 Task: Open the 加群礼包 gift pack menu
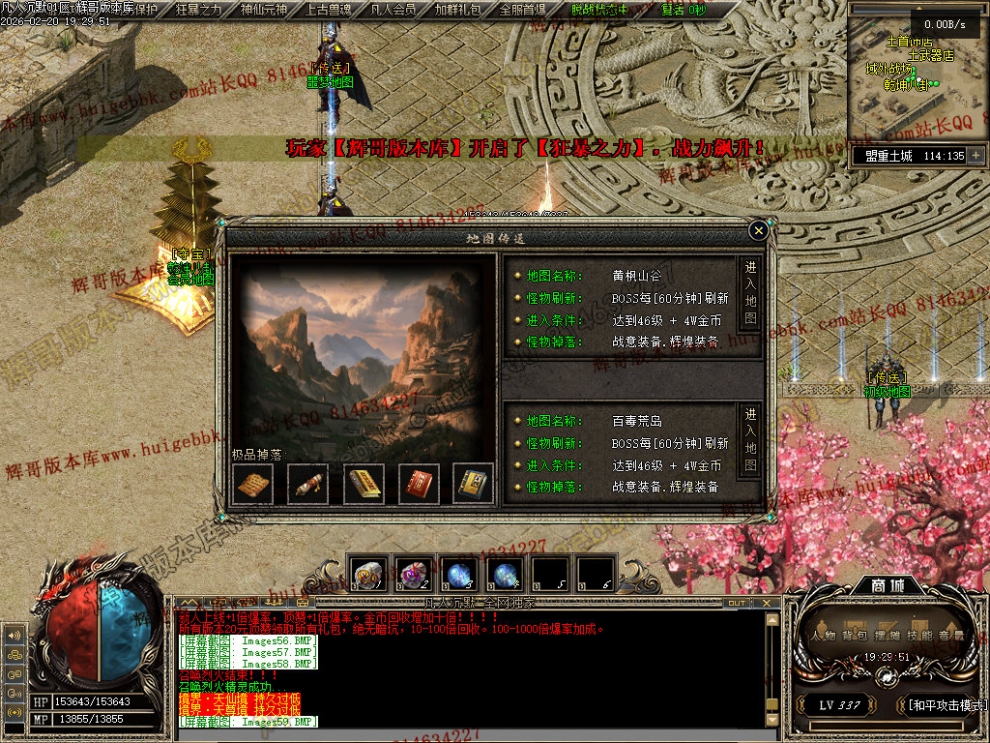(x=458, y=9)
